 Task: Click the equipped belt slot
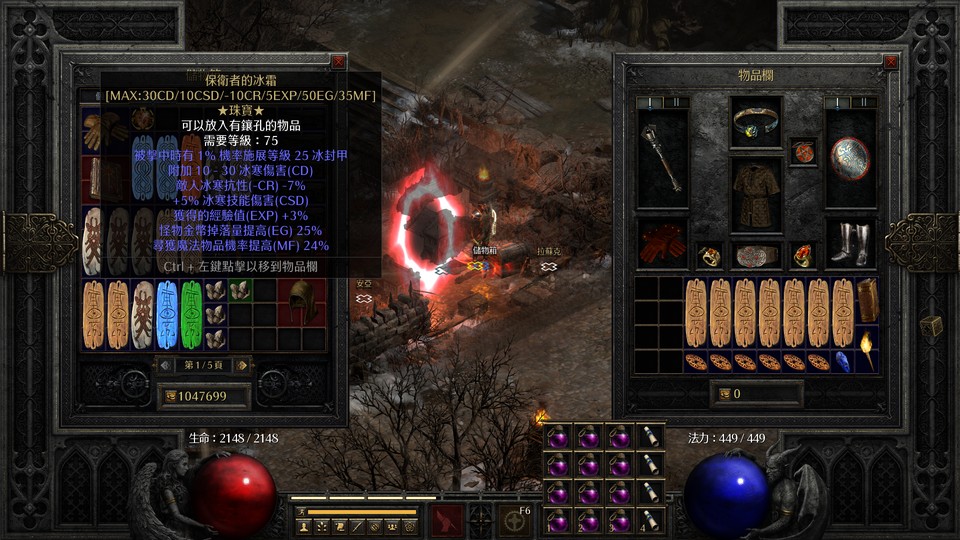pos(756,255)
